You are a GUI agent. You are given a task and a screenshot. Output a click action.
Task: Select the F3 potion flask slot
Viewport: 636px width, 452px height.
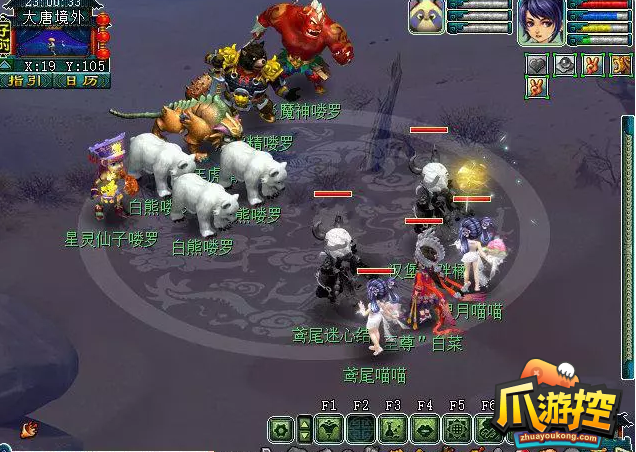point(393,429)
